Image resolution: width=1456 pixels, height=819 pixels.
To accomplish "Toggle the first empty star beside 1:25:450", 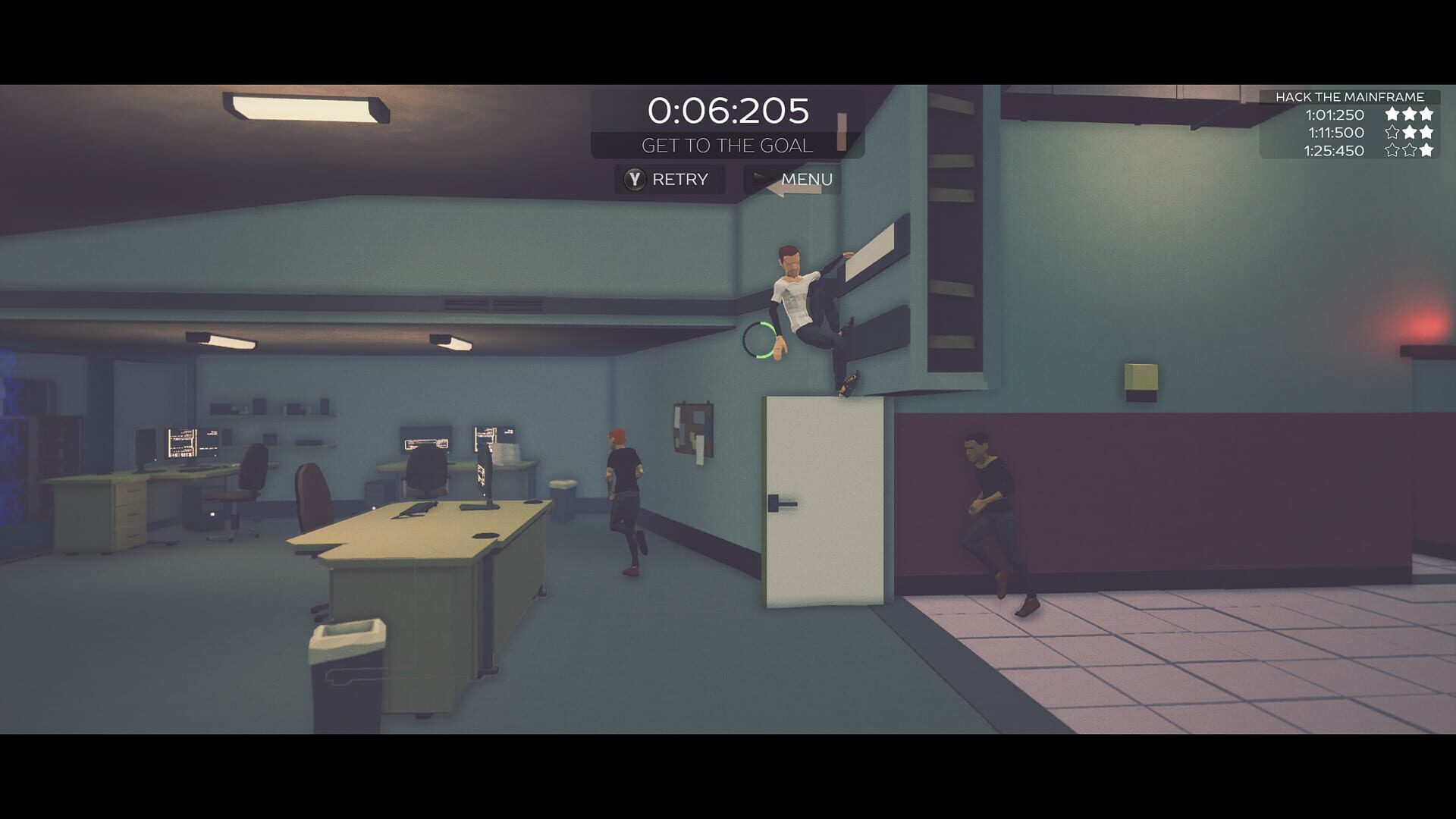I will 1392,151.
